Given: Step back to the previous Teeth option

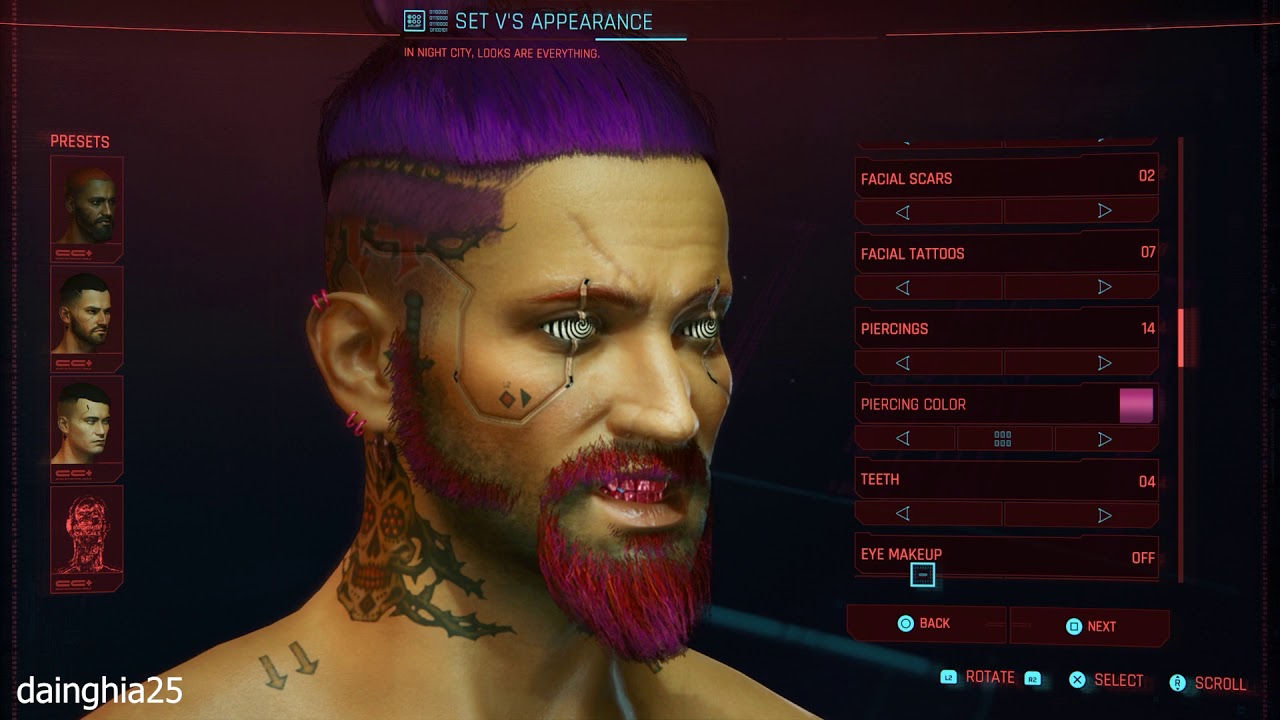Looking at the screenshot, I should pos(903,513).
